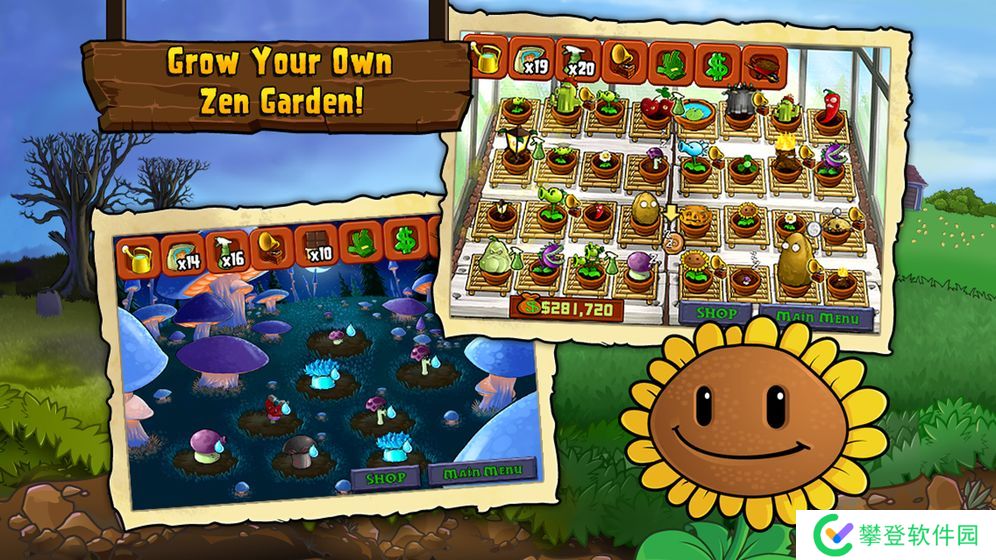
Task: Pick the fertilizer bag showing x14
Action: [x=181, y=255]
